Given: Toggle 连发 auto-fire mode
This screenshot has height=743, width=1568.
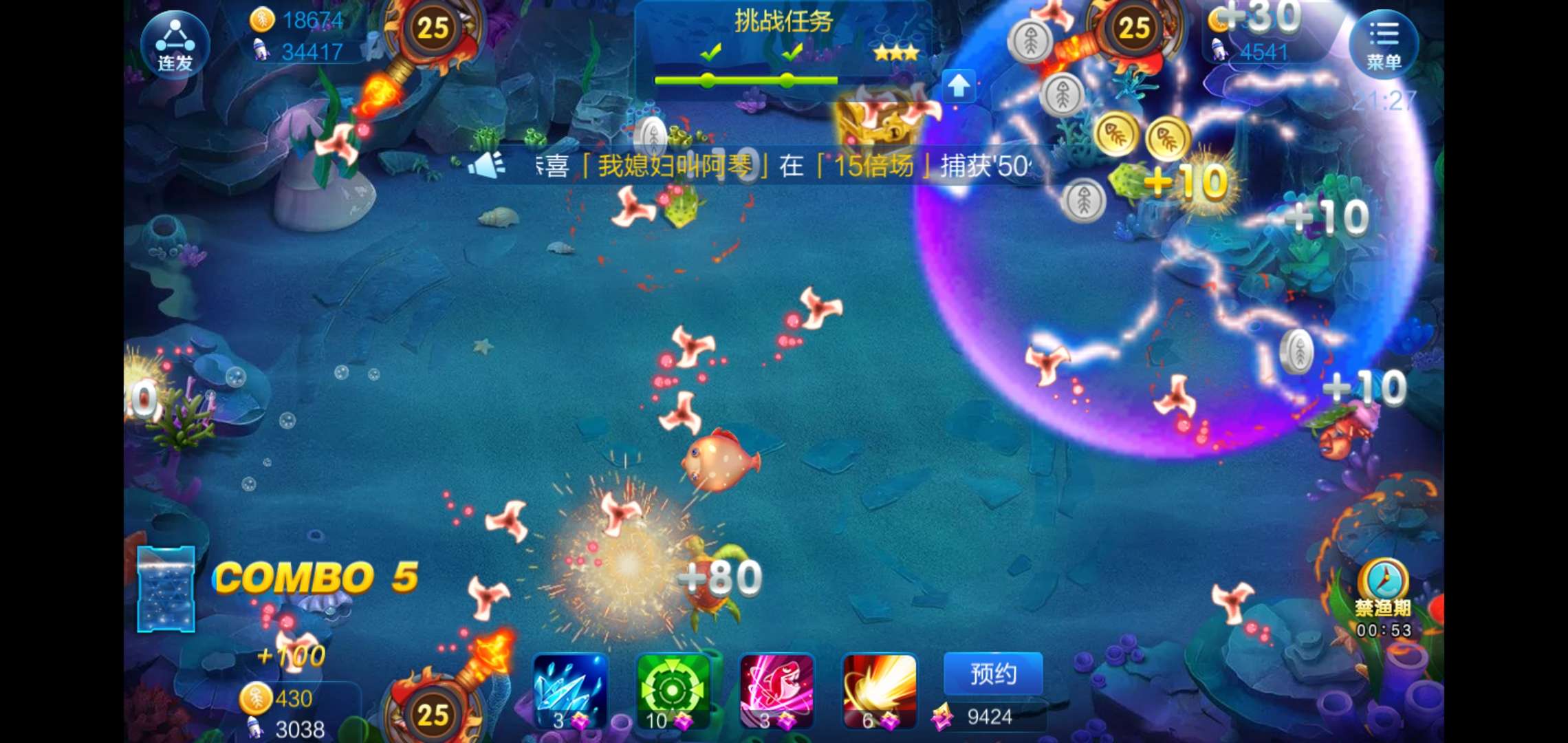Looking at the screenshot, I should pos(174,43).
